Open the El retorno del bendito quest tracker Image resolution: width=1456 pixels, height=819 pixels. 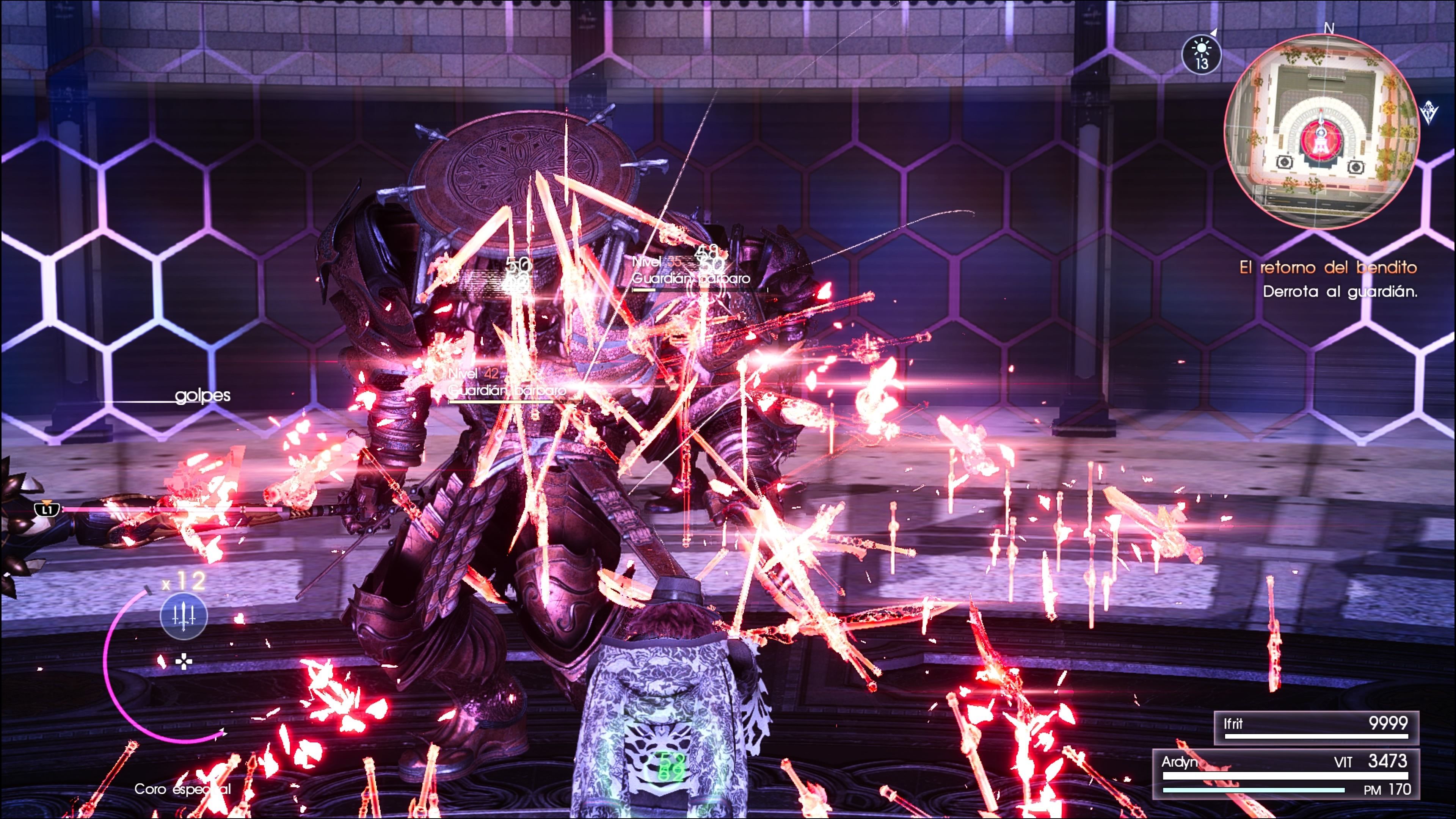click(x=1328, y=267)
